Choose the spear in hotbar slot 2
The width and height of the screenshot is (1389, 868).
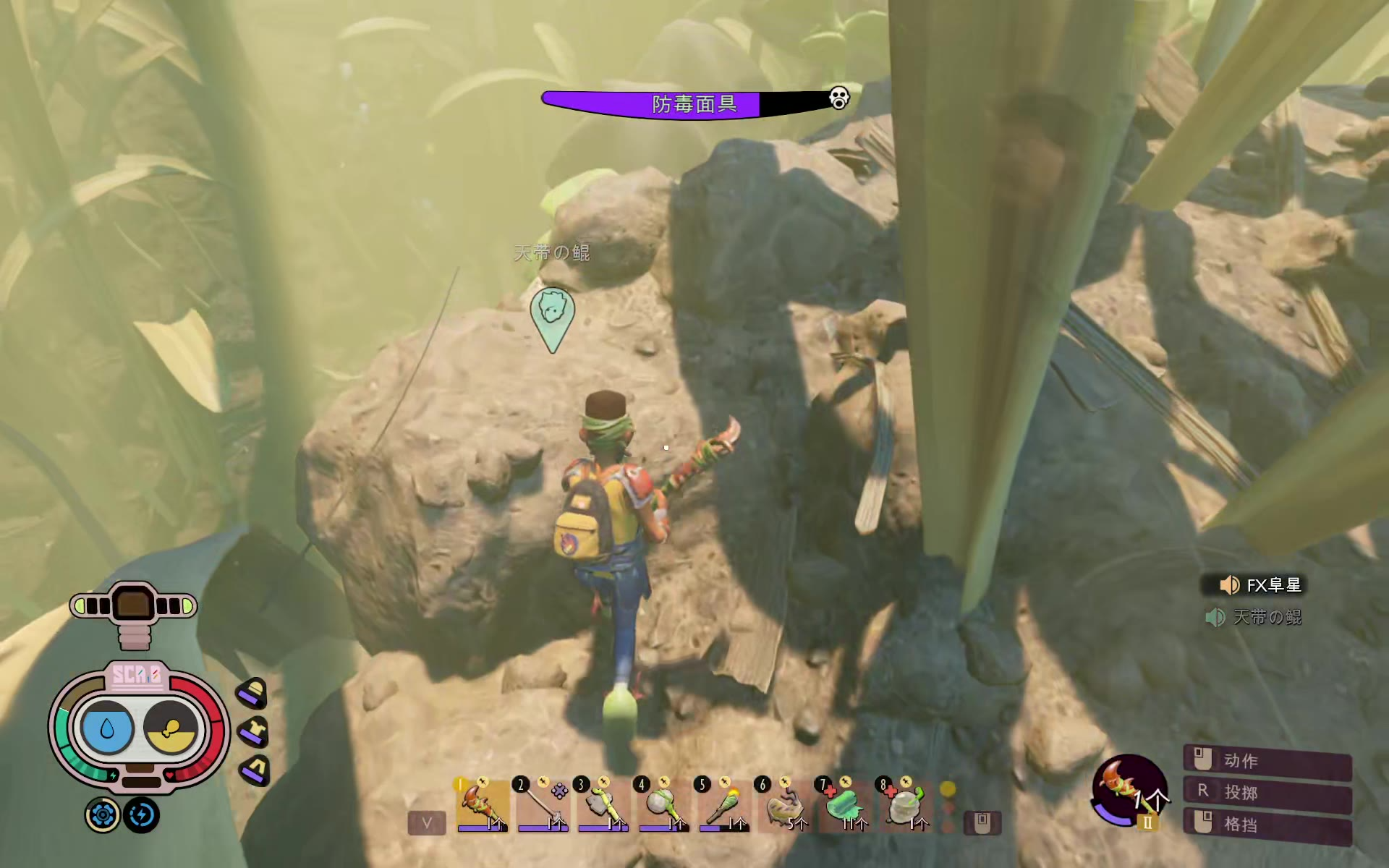pos(543,804)
